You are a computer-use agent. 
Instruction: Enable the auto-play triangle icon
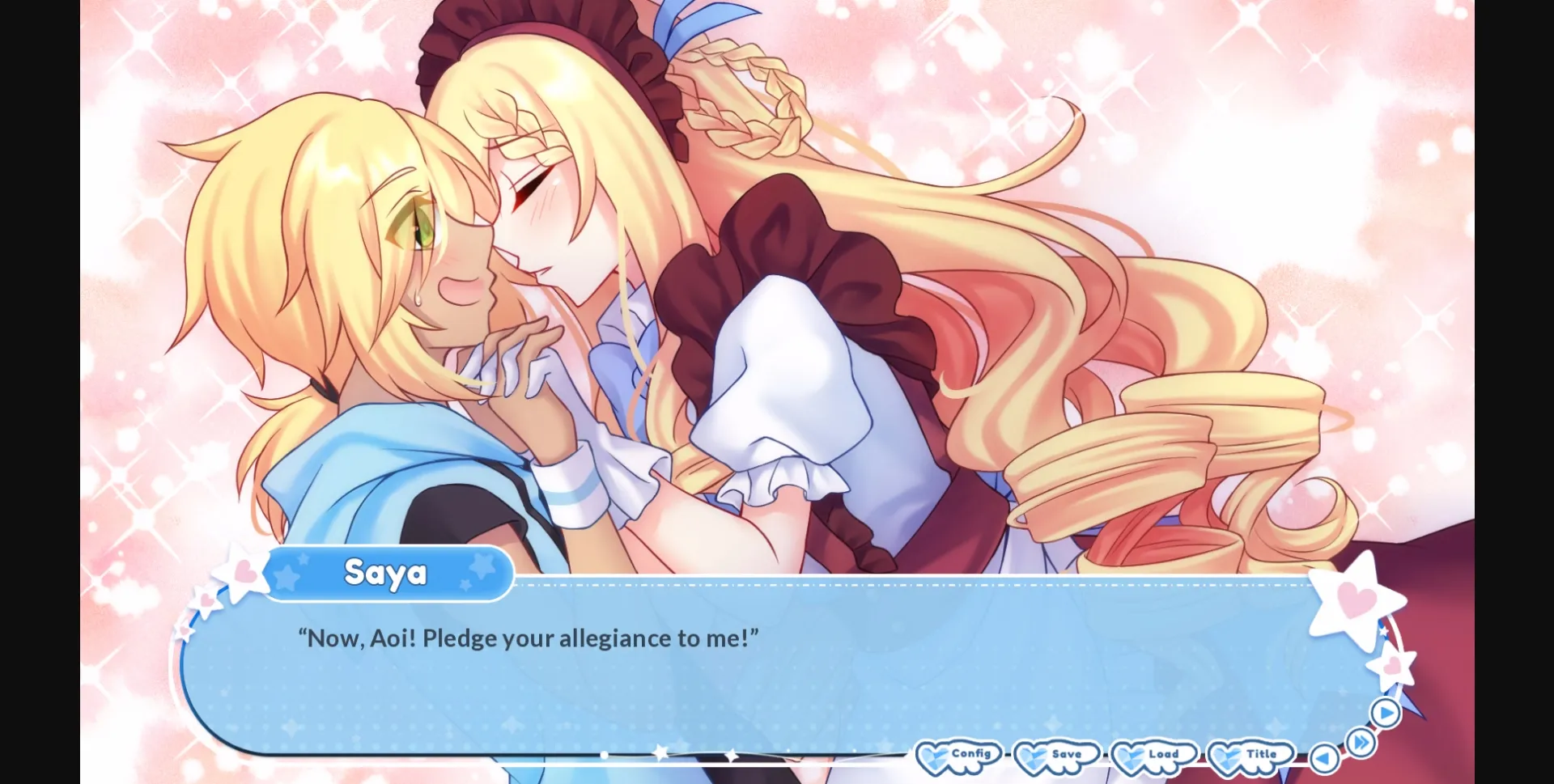click(x=1384, y=713)
